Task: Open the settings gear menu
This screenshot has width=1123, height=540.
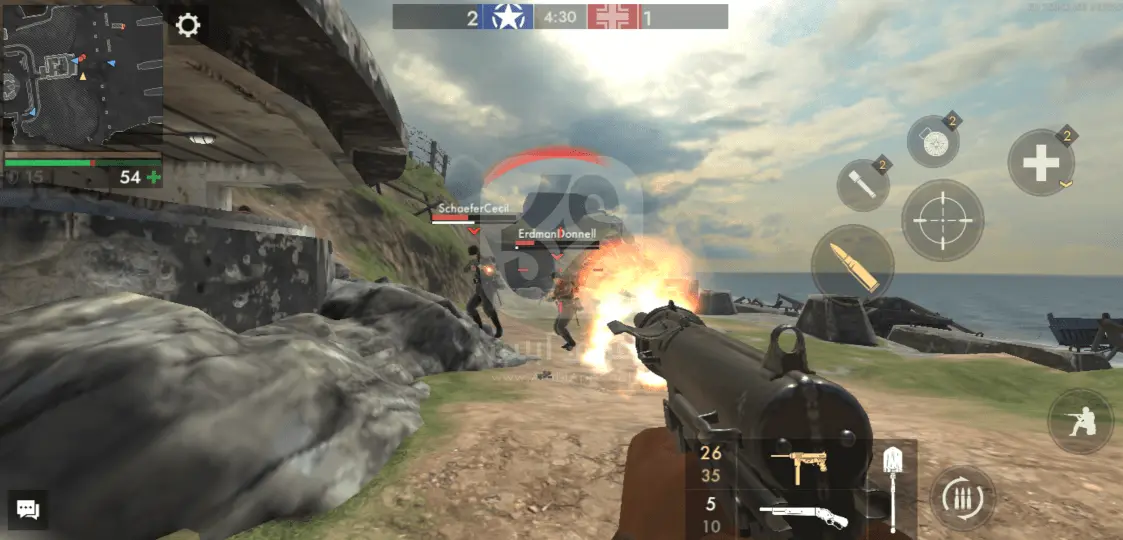Action: (188, 25)
